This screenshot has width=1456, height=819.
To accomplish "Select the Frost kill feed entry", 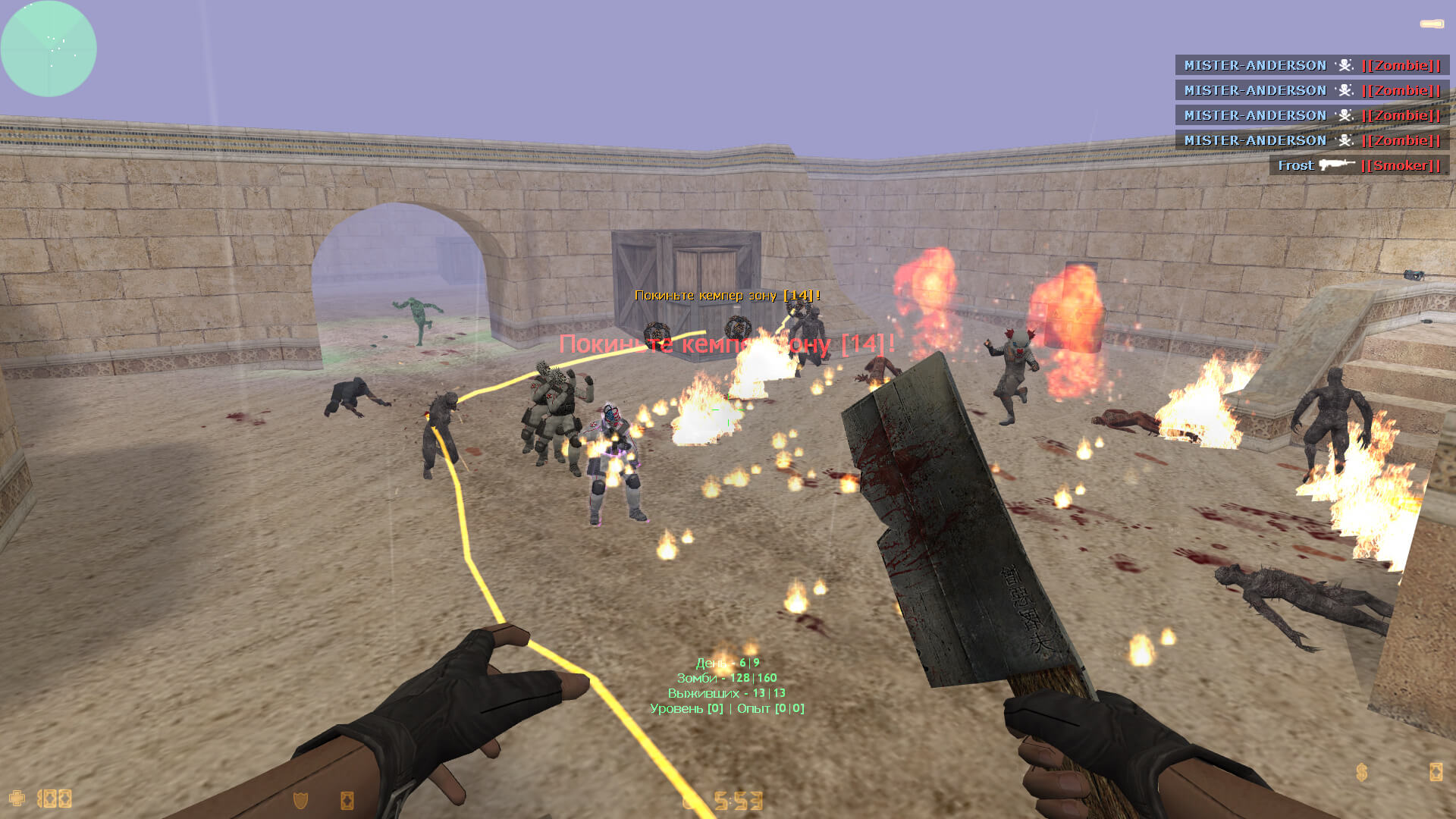I will [1358, 165].
